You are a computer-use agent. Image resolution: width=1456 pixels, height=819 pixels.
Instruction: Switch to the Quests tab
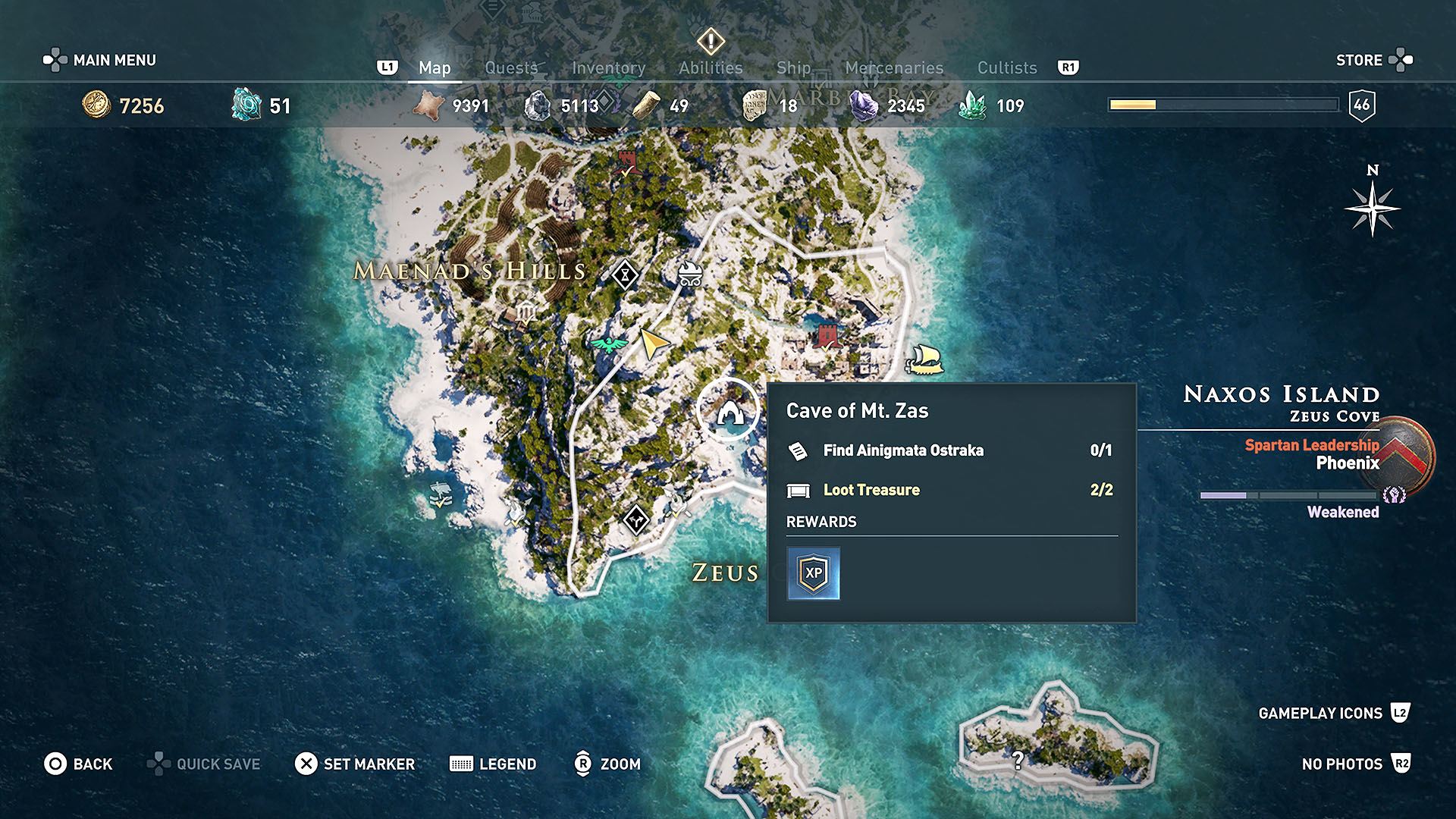point(511,67)
